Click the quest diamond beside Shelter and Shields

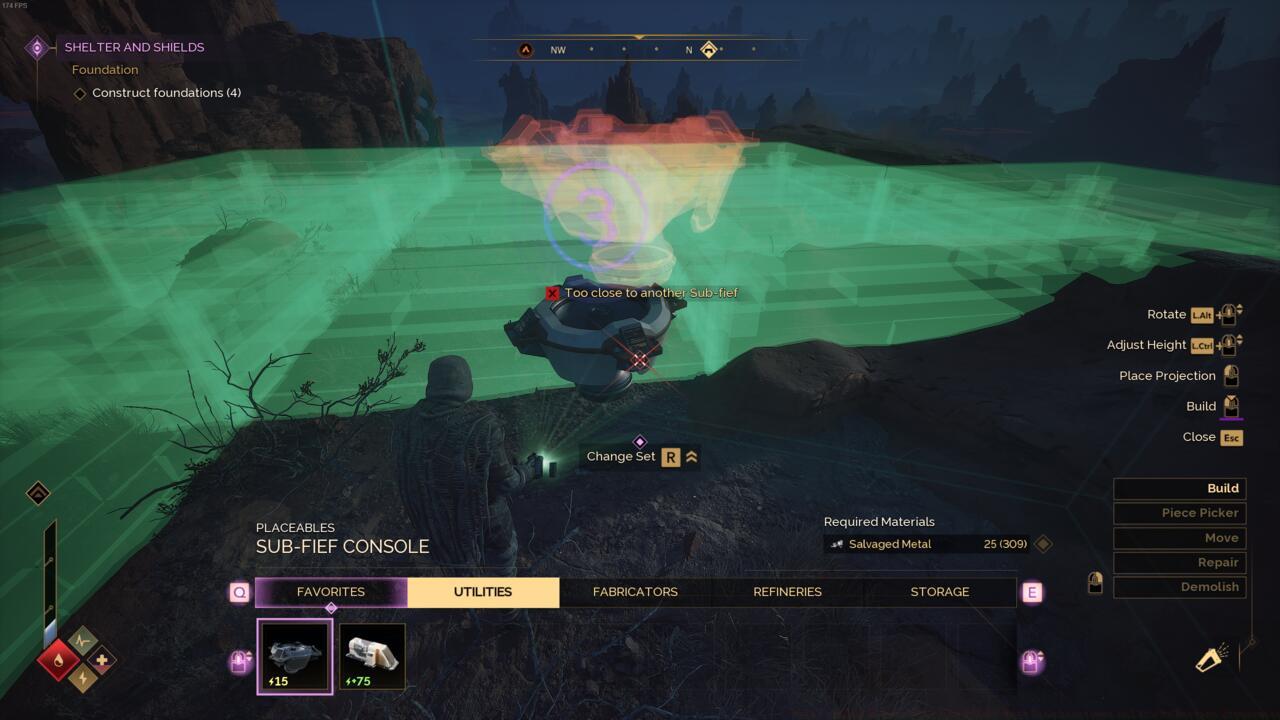point(39,46)
